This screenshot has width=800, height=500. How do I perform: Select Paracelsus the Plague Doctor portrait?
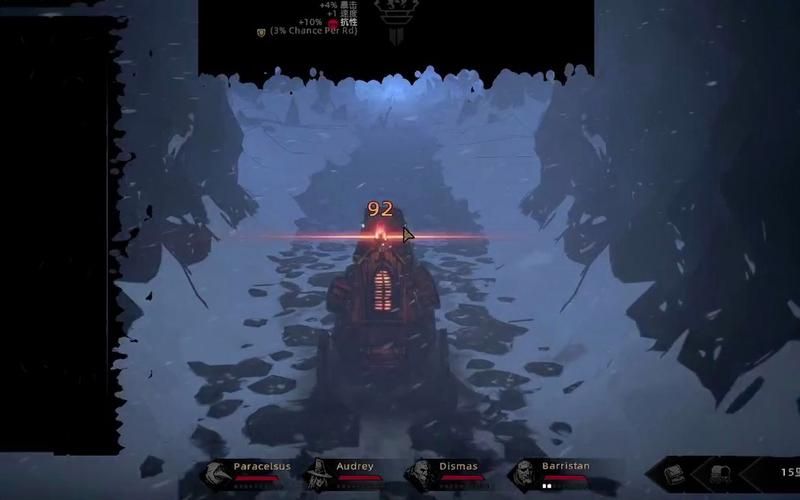click(x=216, y=472)
